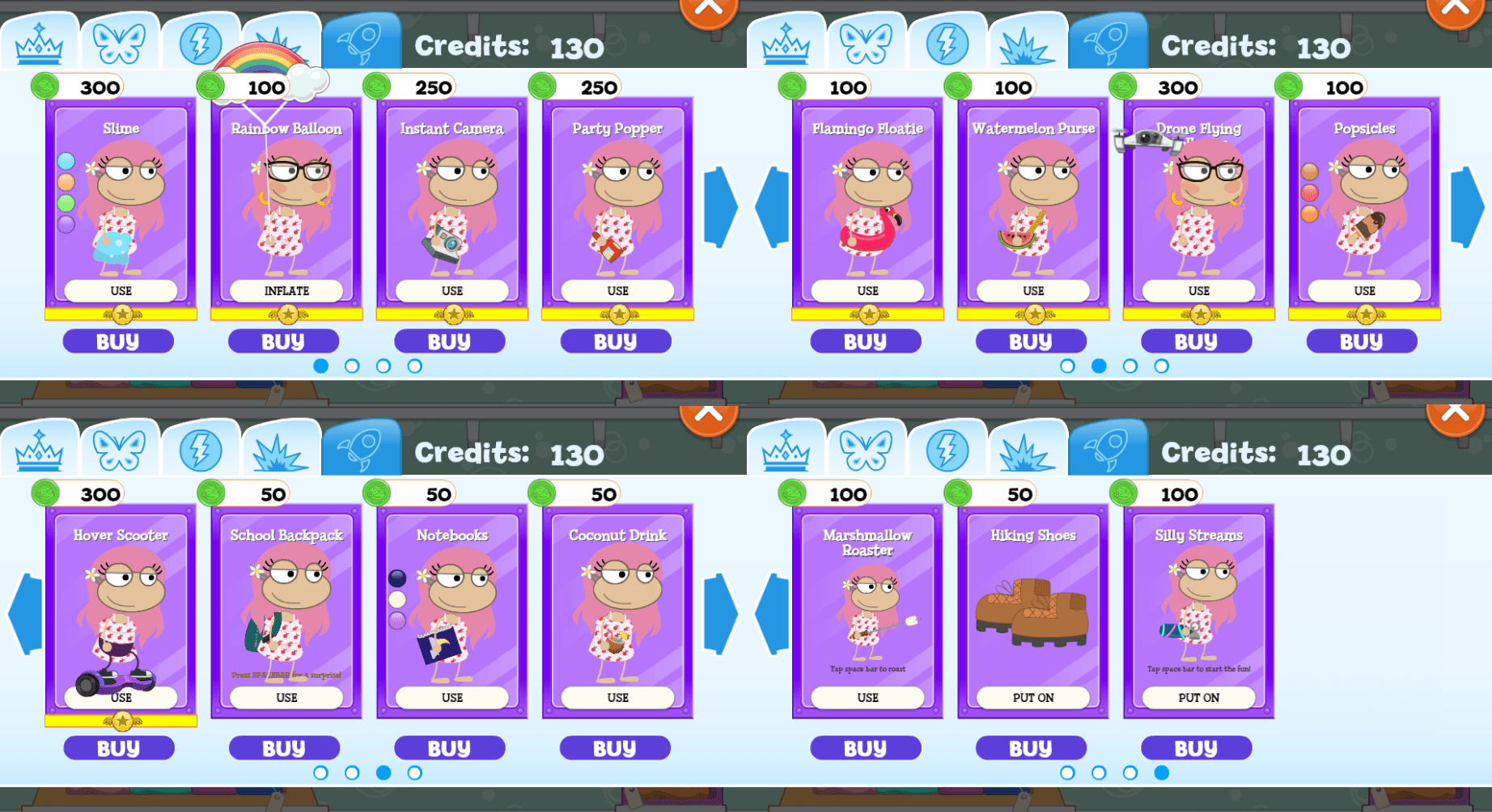The width and height of the screenshot is (1492, 812).
Task: Select the third page dot
Action: (x=383, y=366)
